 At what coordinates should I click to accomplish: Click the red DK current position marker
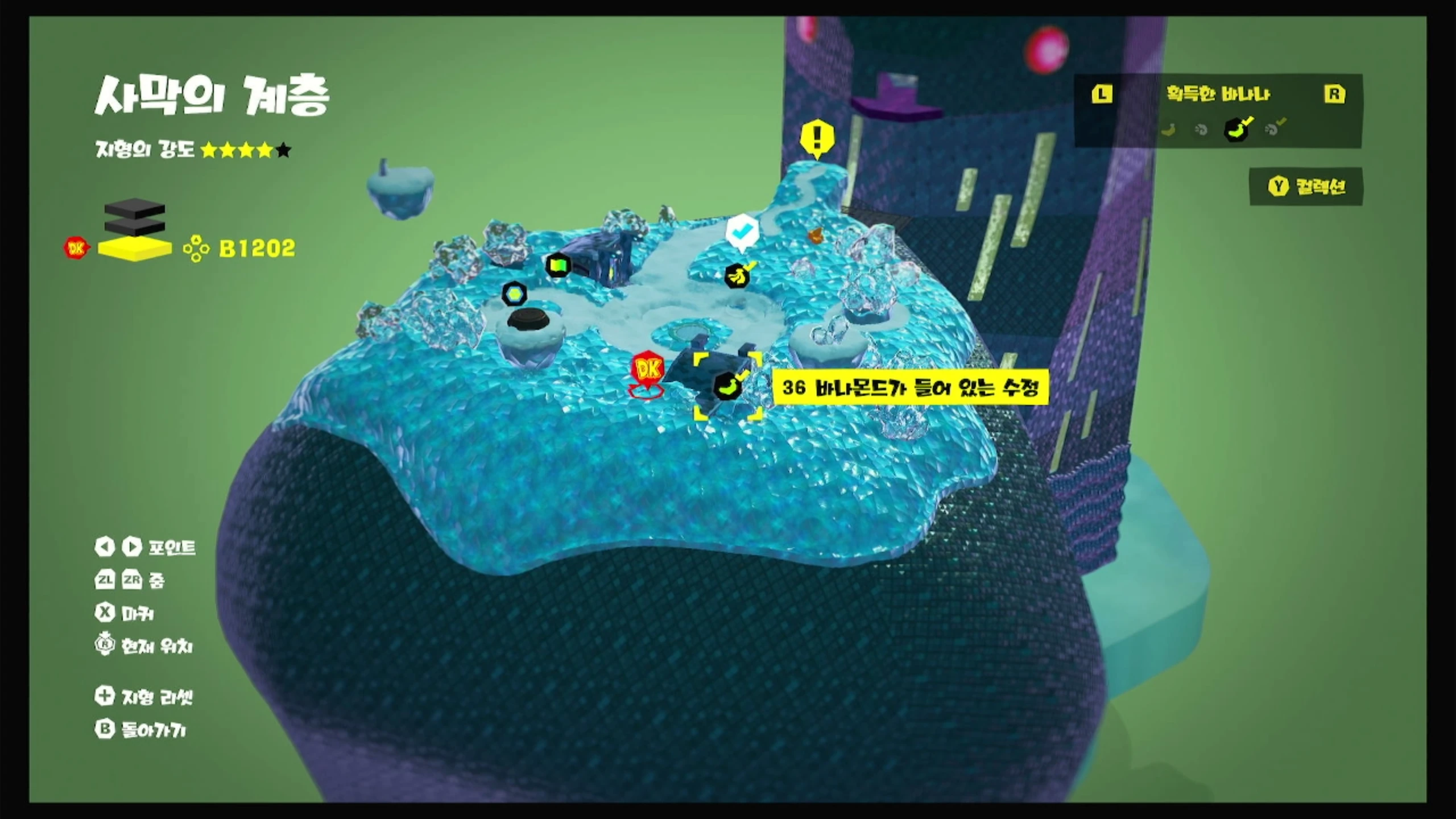647,371
